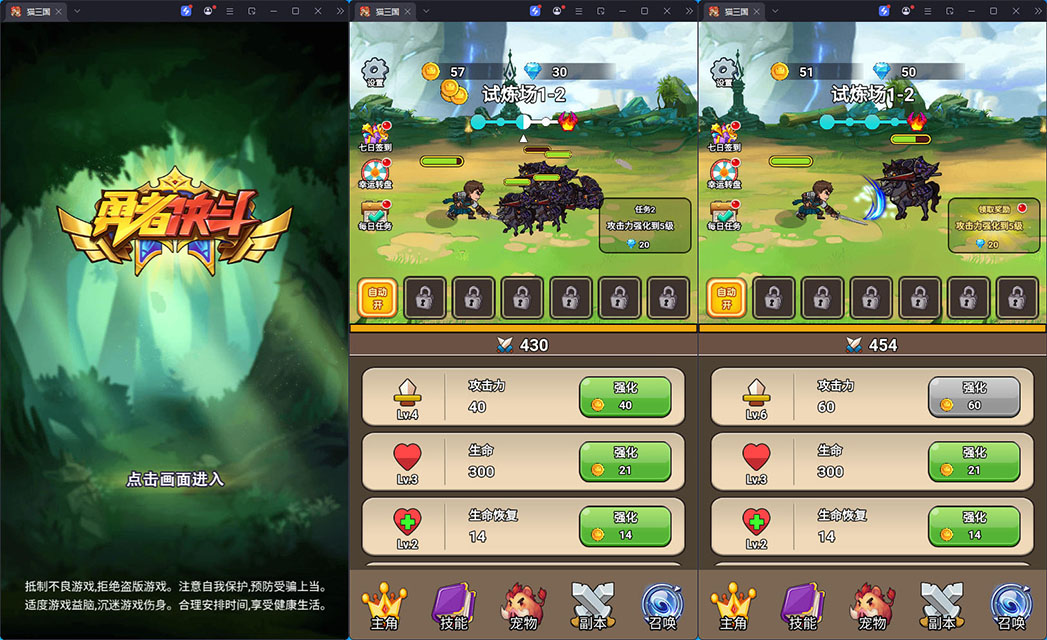The height and width of the screenshot is (640, 1047).
Task: Click the greyed 强化 button costing 60 coins
Action: tap(973, 397)
